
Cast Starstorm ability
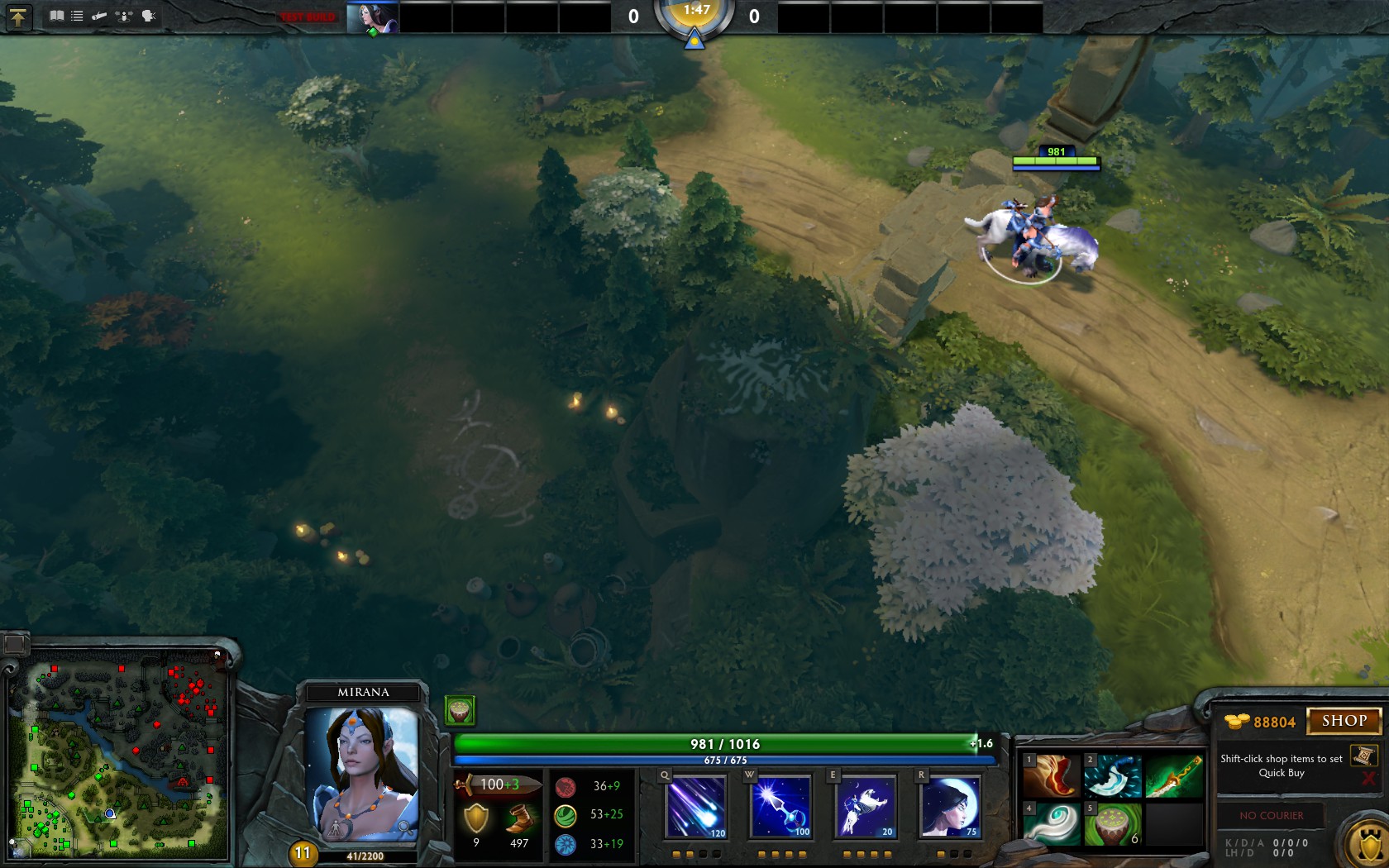pyautogui.click(x=696, y=806)
